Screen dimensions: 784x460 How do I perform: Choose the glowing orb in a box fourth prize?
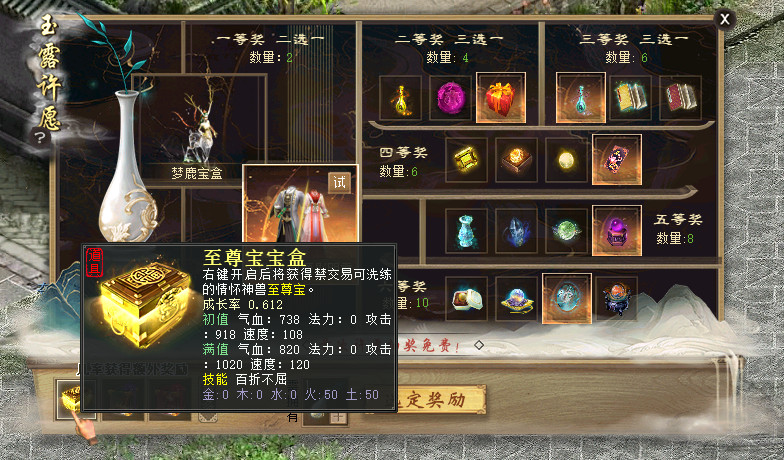pyautogui.click(x=516, y=160)
